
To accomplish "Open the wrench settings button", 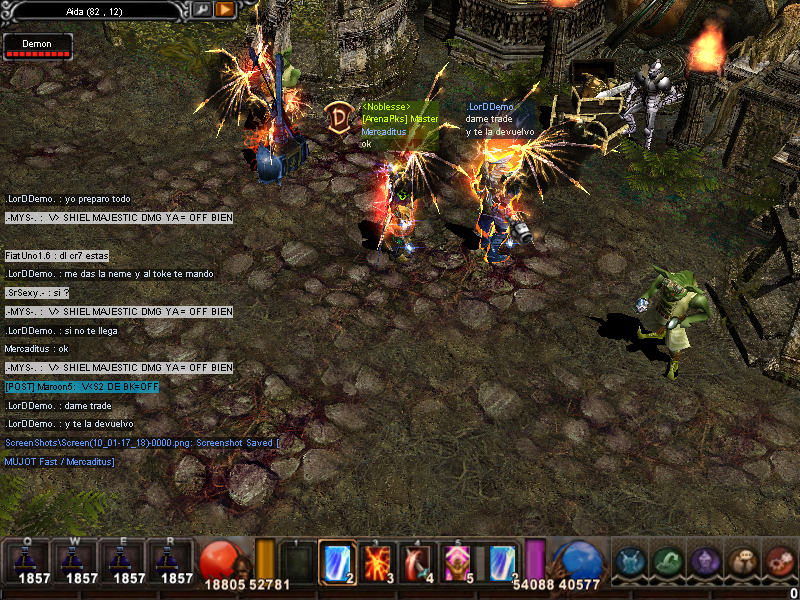I will (203, 9).
